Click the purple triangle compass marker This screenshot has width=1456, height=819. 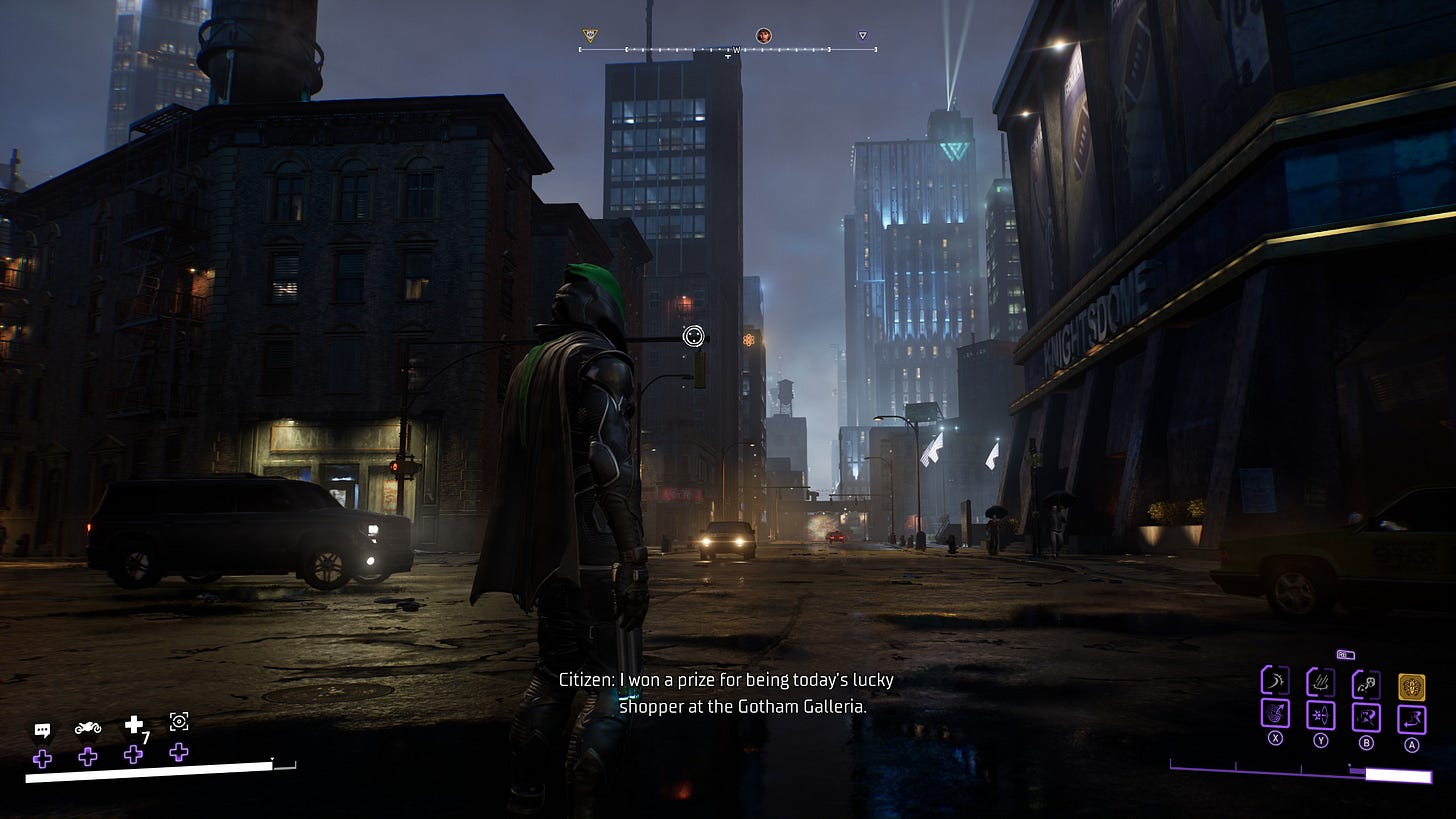click(x=863, y=36)
